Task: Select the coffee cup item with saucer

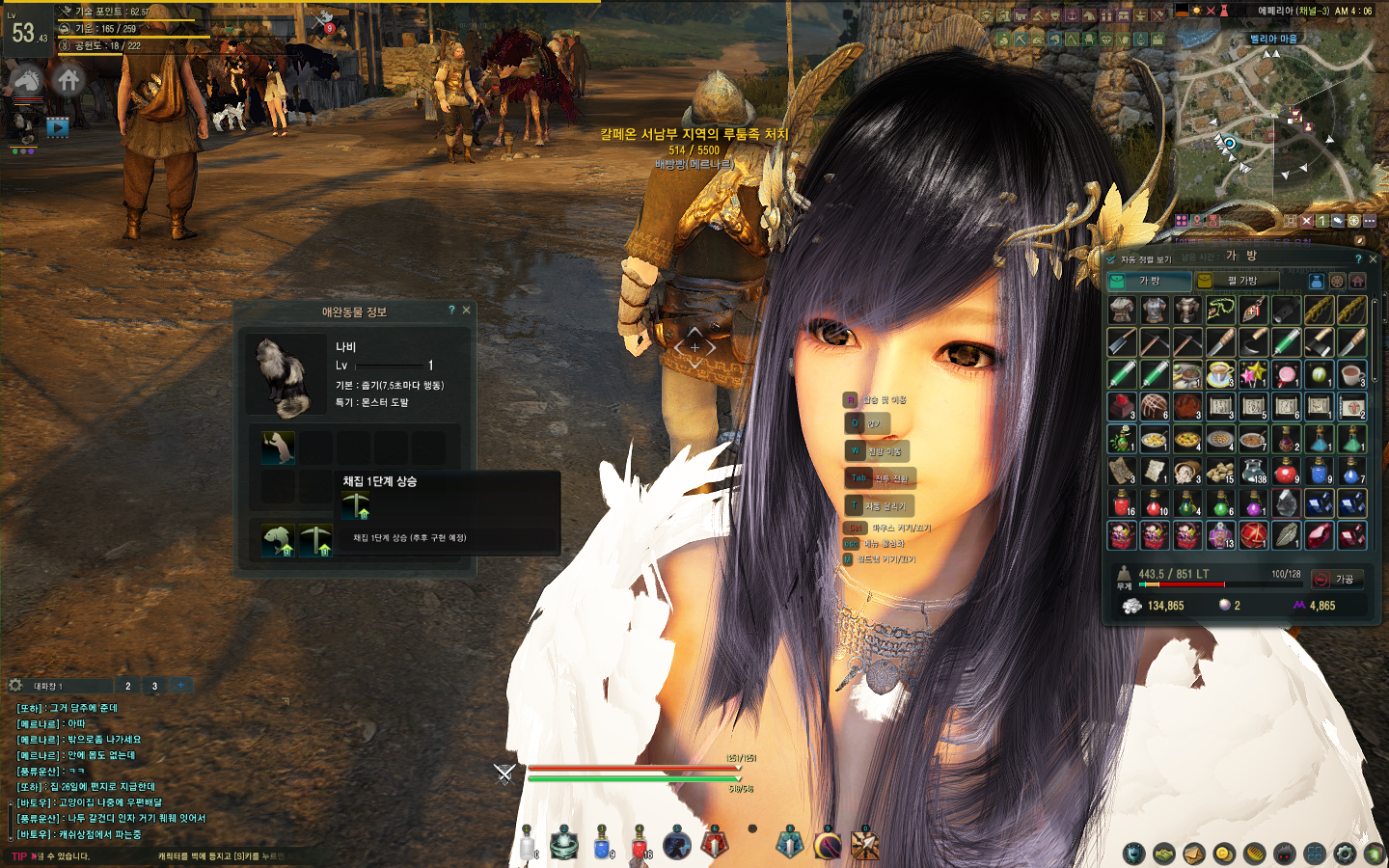Action: tap(1220, 374)
